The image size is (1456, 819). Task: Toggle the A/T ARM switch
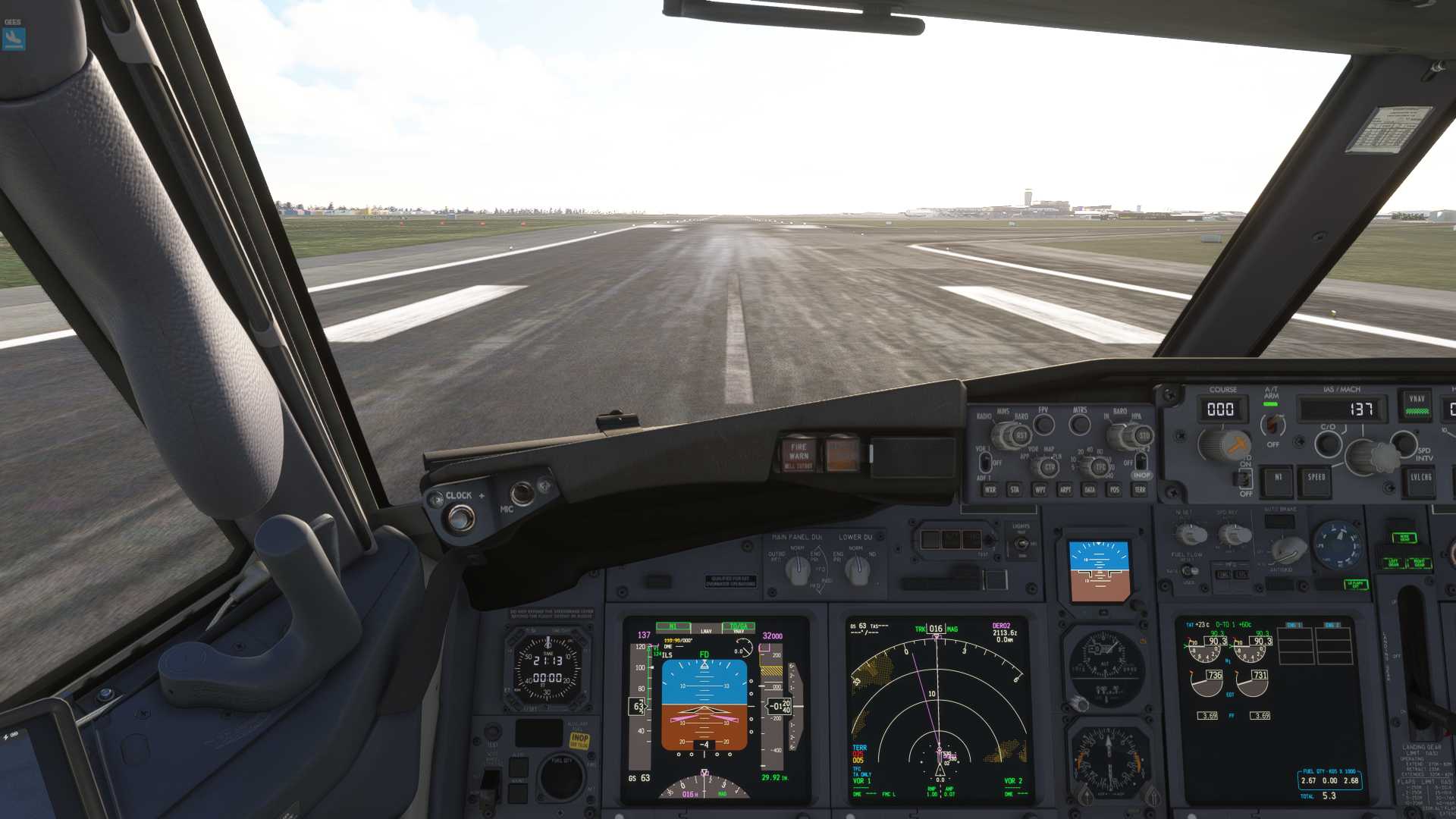click(x=1272, y=425)
